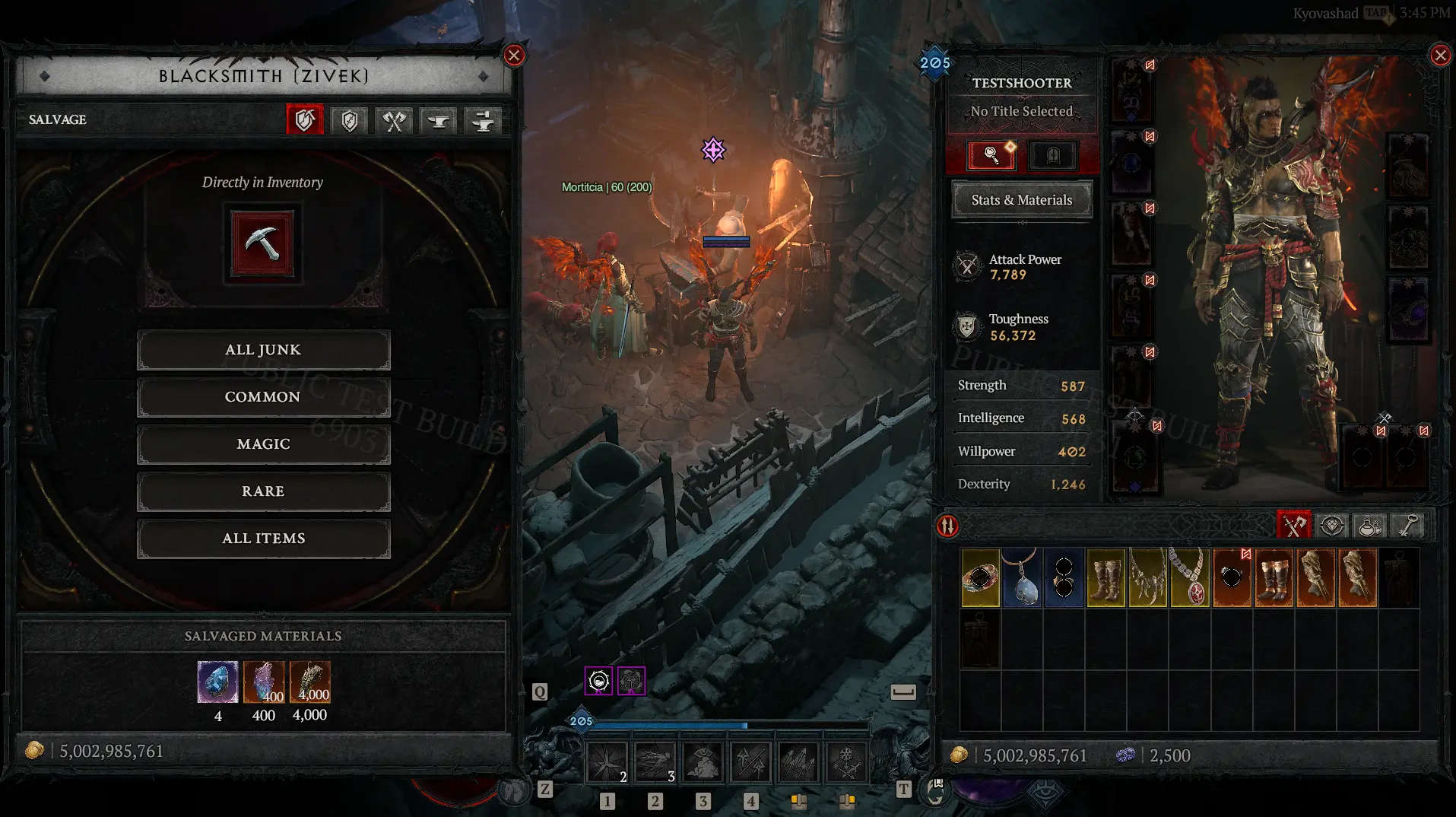Viewport: 1456px width, 817px height.
Task: Salvage Magic rarity items
Action: tap(263, 444)
